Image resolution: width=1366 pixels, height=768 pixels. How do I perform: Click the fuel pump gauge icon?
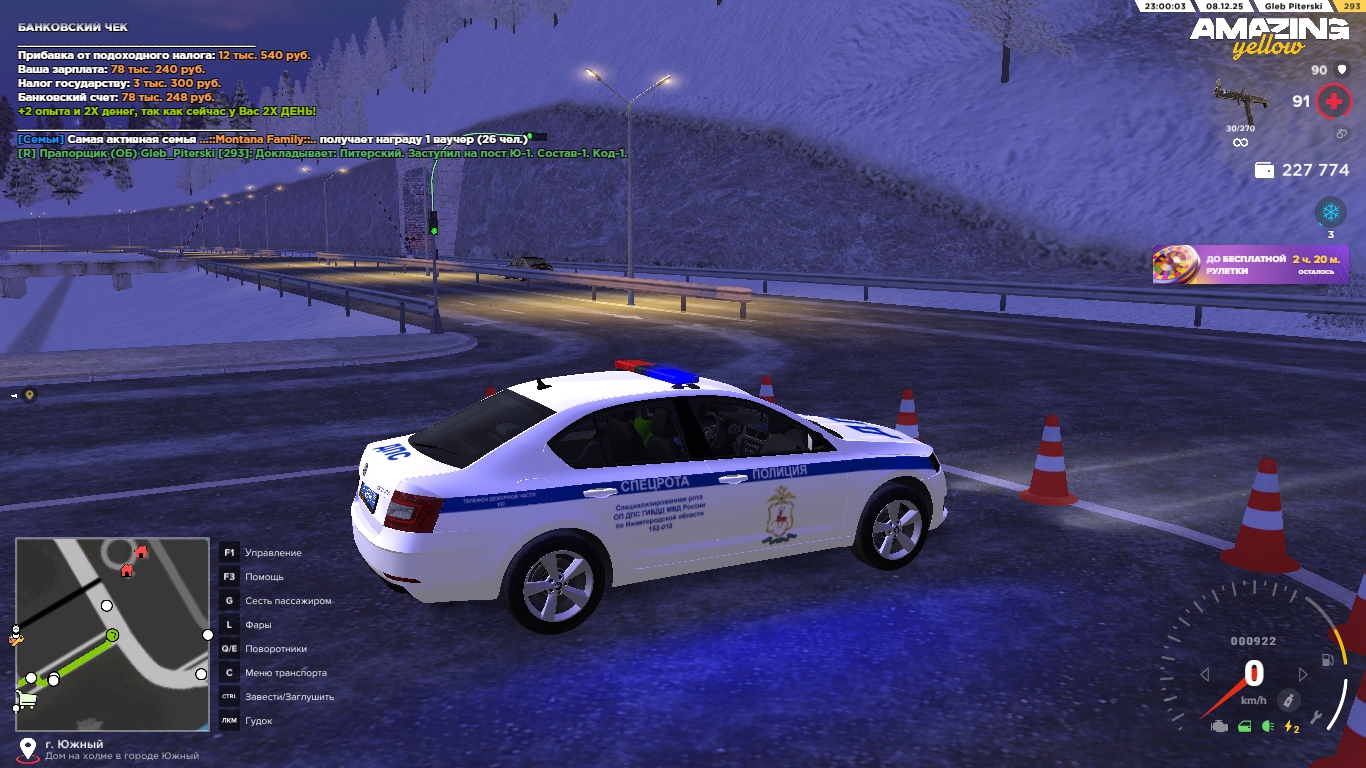click(1327, 660)
